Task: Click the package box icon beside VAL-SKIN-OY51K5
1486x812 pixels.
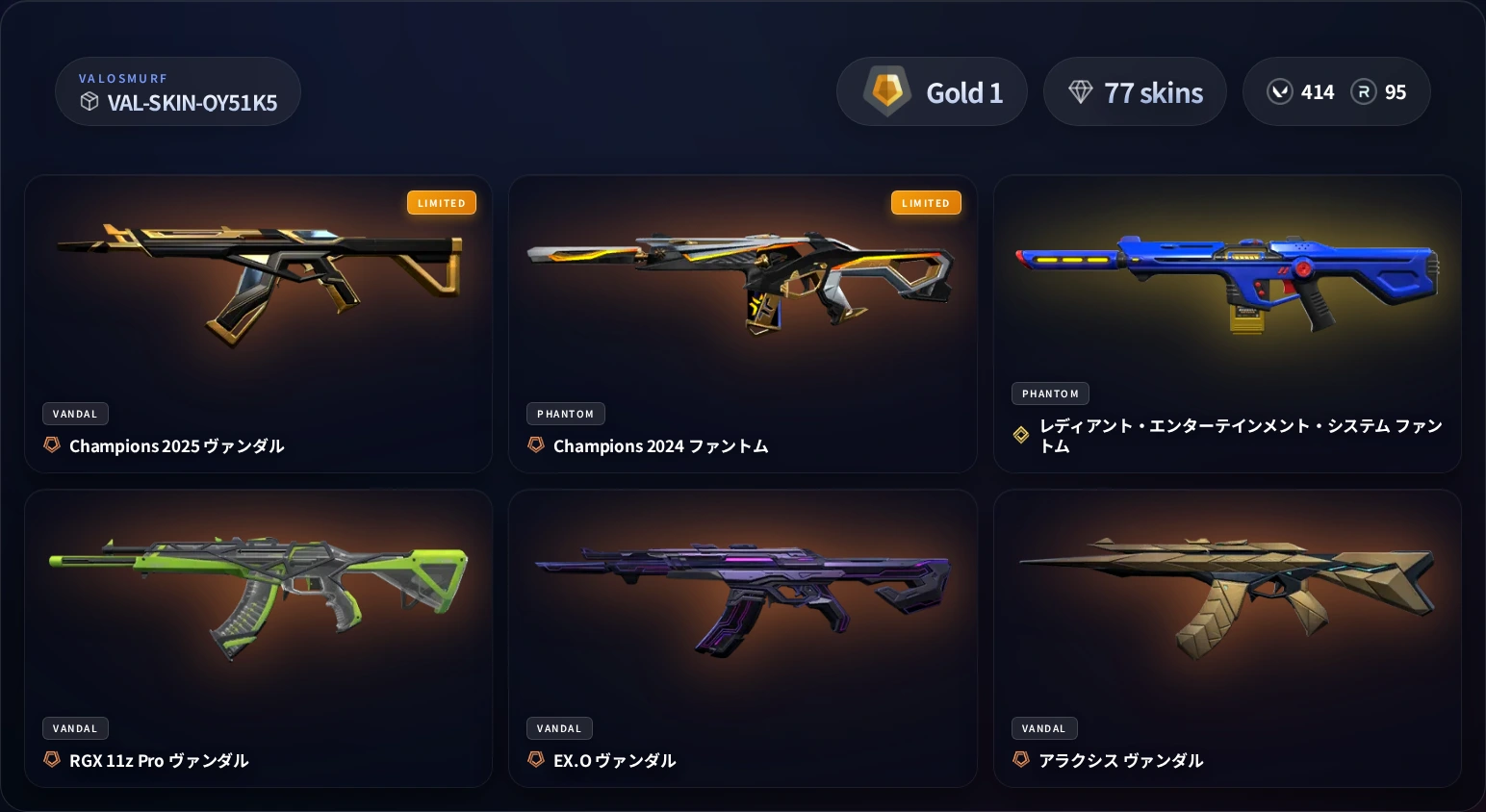Action: click(x=90, y=101)
